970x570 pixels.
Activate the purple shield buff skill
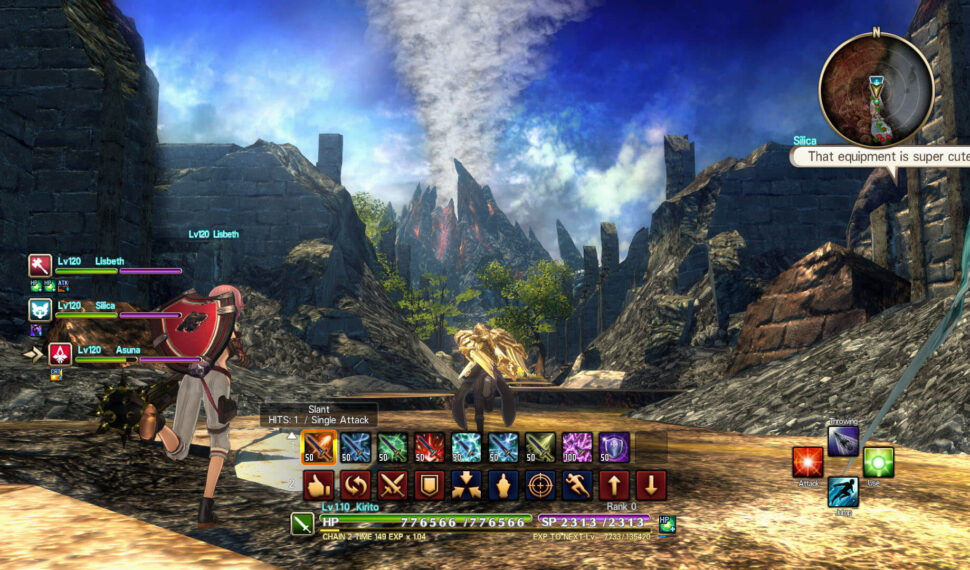(614, 447)
